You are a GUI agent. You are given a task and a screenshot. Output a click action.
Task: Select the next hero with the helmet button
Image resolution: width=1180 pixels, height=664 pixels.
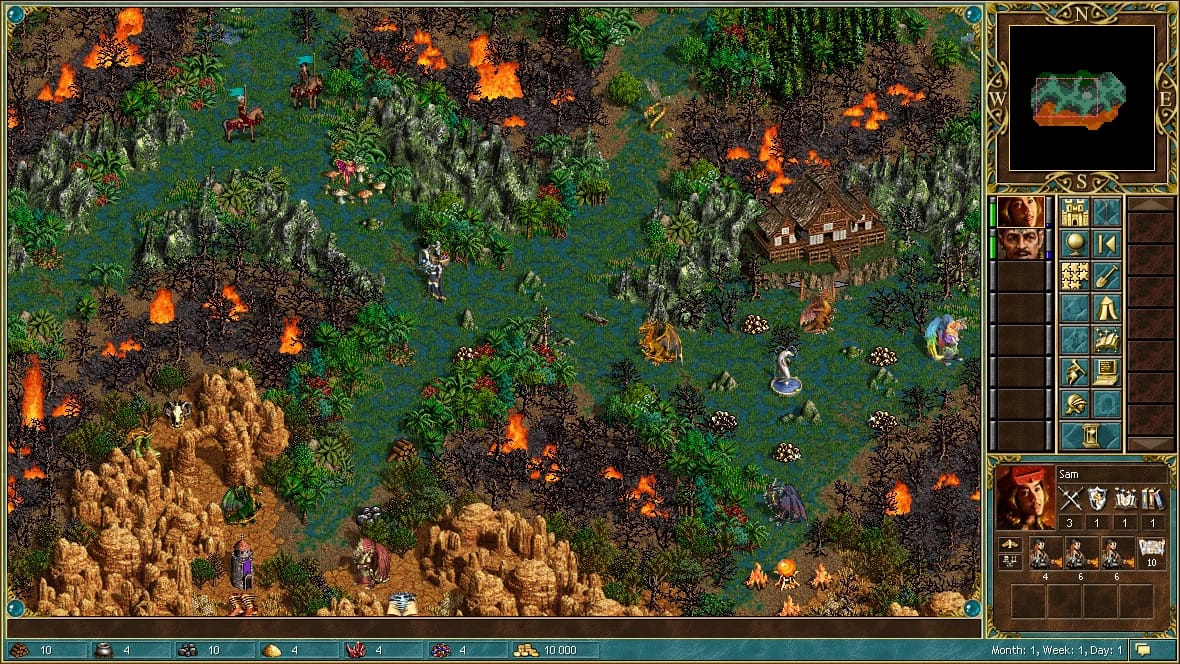point(1075,403)
